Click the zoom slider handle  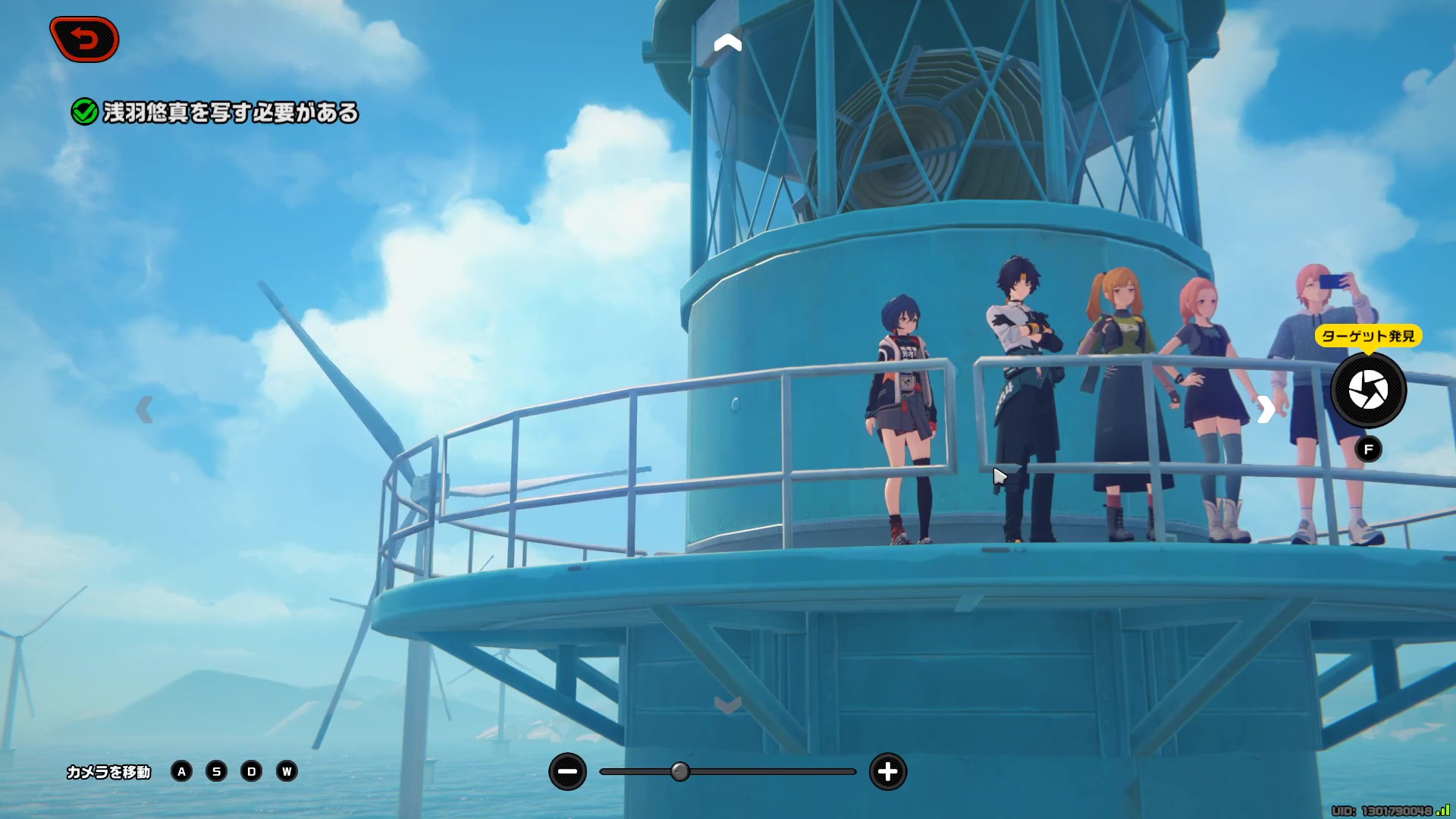[680, 772]
